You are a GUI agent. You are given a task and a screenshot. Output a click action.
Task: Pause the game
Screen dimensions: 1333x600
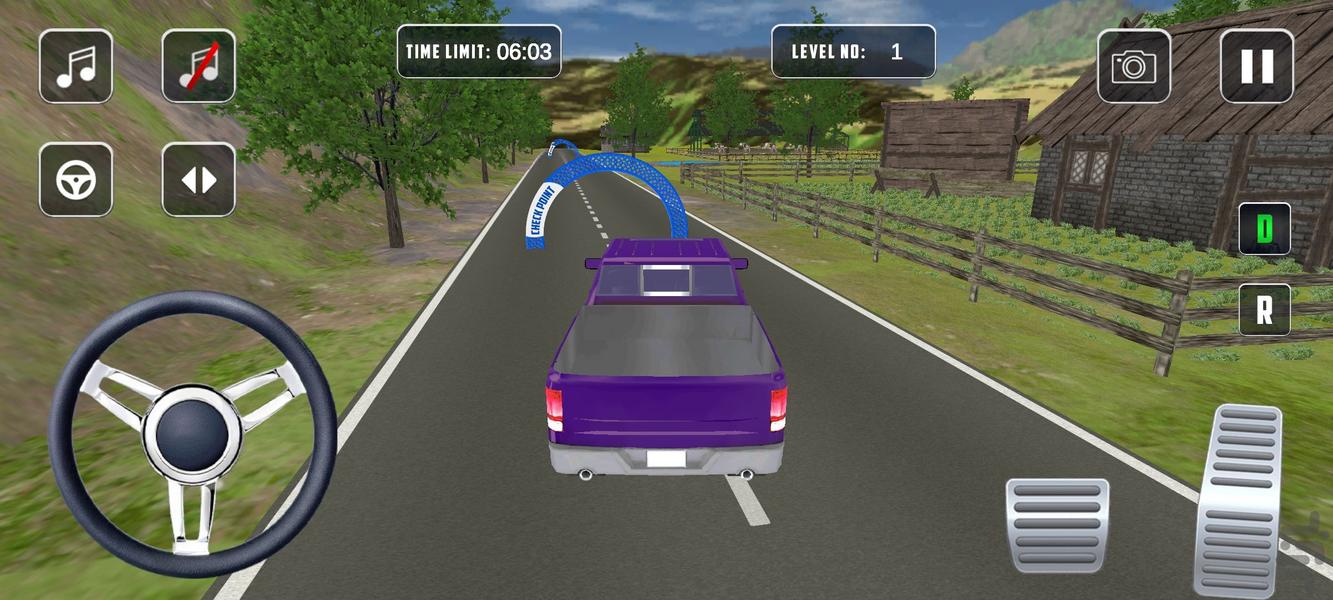[x=1256, y=66]
